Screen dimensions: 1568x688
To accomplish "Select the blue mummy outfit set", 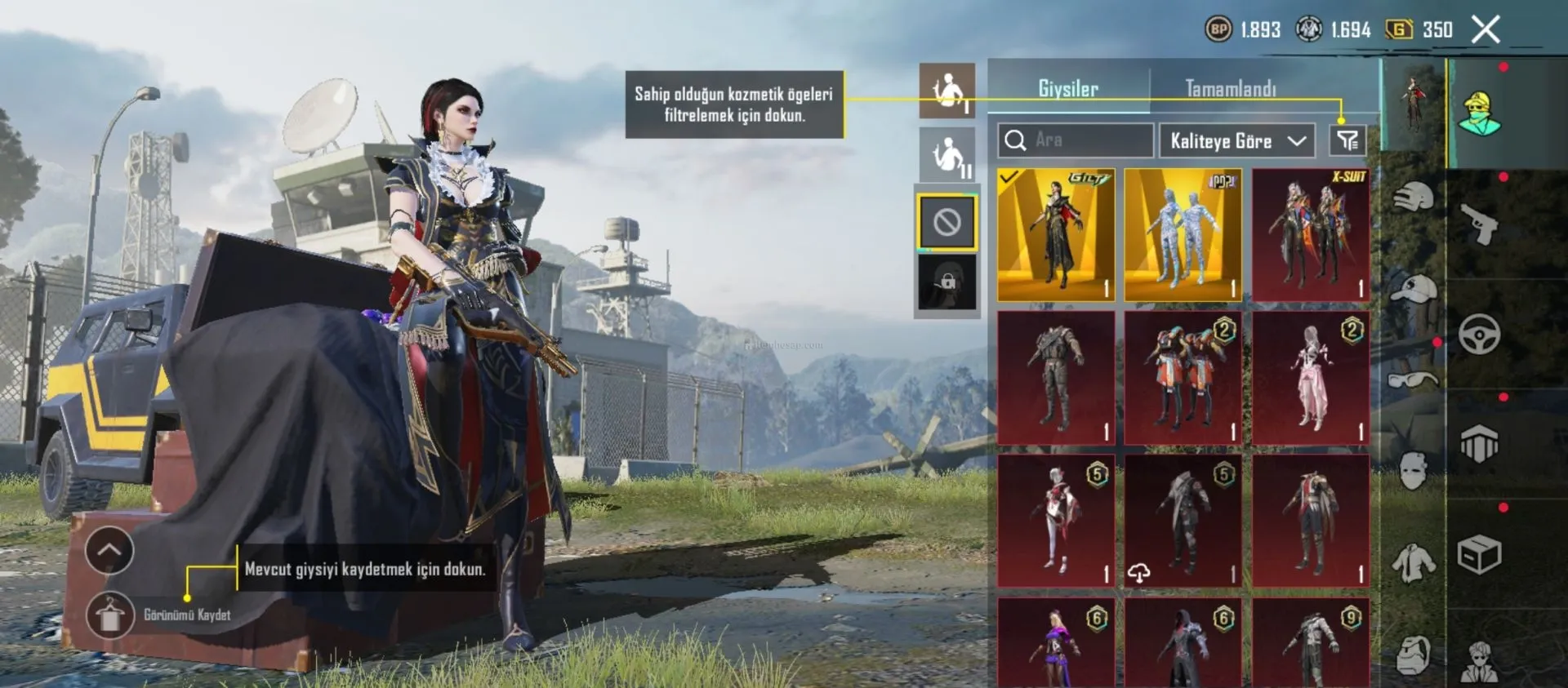I will (x=1183, y=235).
